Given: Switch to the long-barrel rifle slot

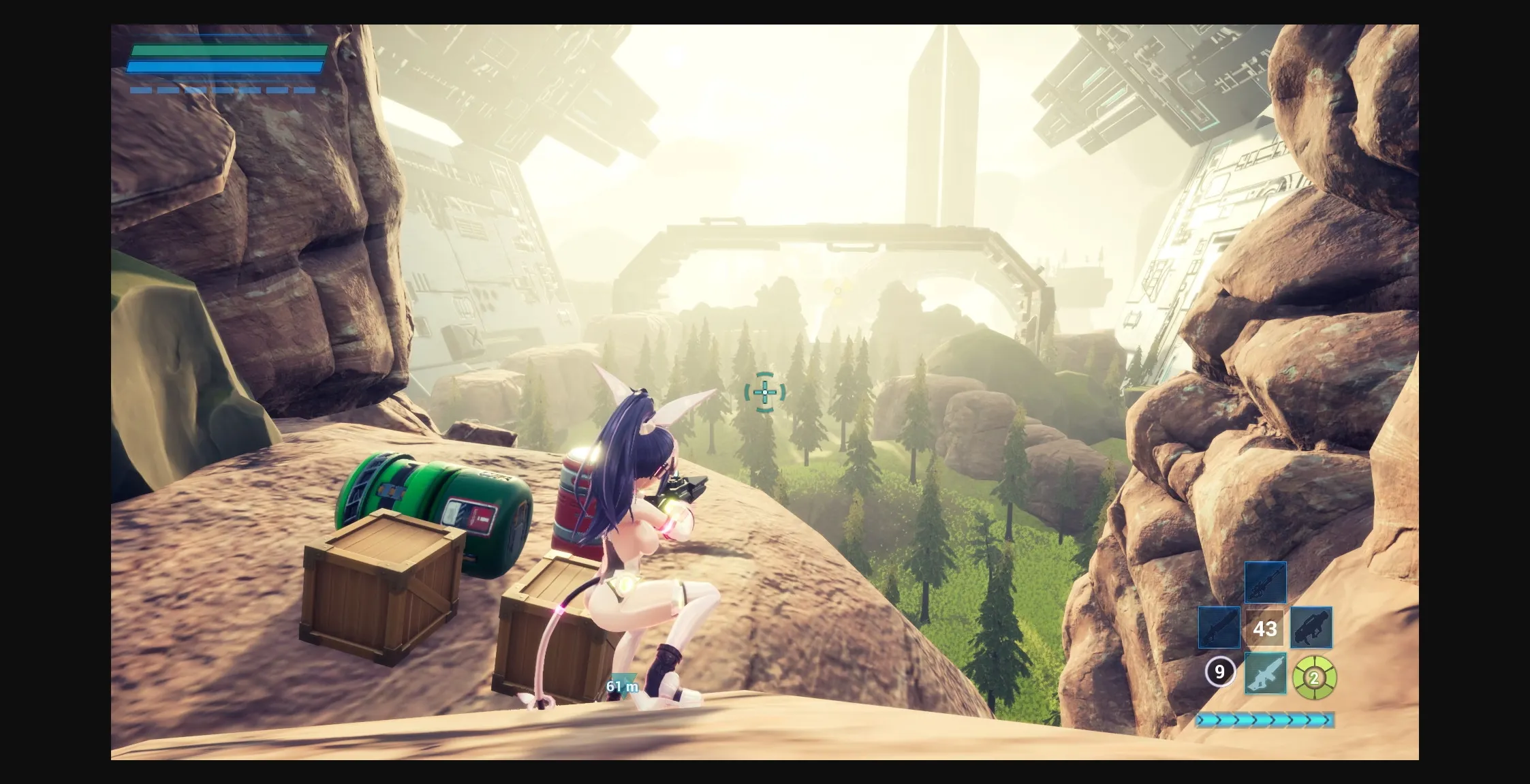Looking at the screenshot, I should 1219,627.
